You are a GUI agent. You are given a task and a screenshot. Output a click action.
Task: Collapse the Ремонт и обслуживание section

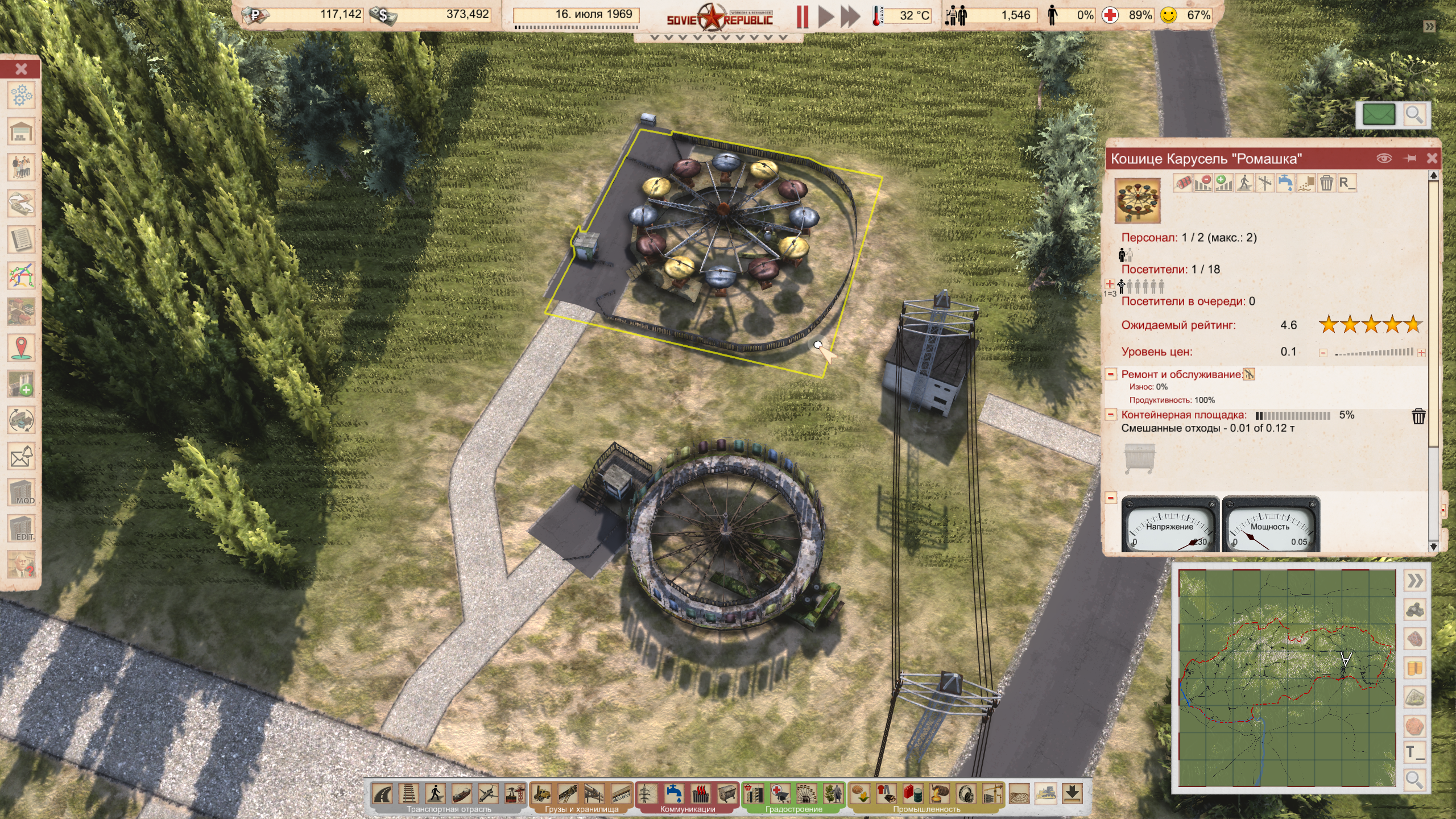tap(1110, 374)
